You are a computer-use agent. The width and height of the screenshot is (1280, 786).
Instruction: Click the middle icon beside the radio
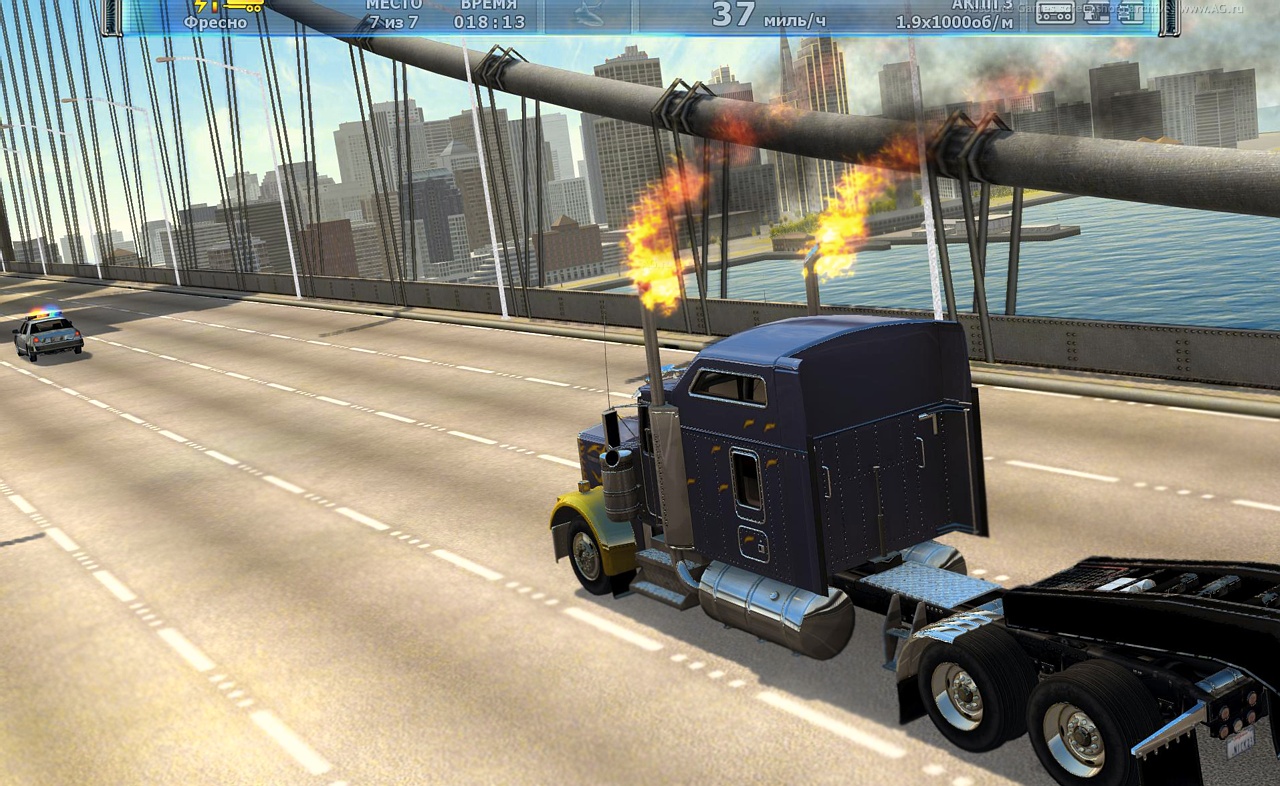coord(1097,12)
